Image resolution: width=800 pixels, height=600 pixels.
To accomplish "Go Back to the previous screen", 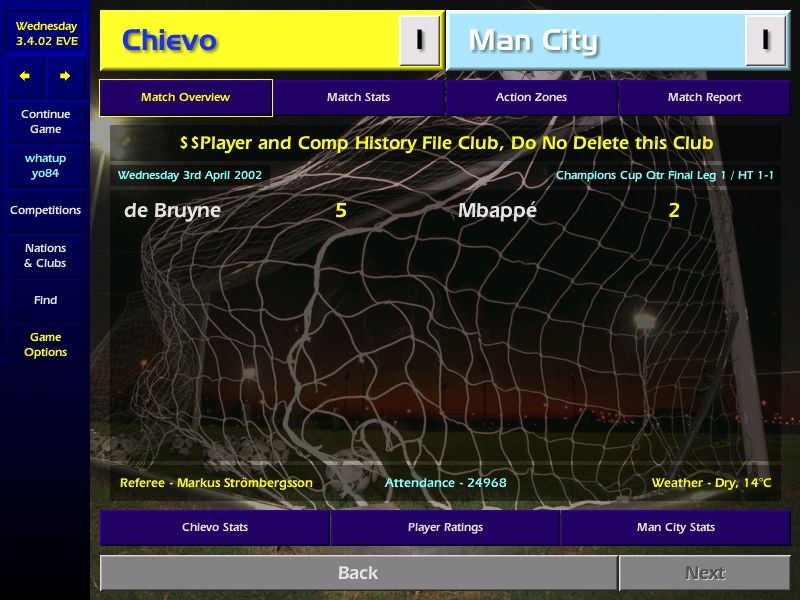I will [x=358, y=573].
